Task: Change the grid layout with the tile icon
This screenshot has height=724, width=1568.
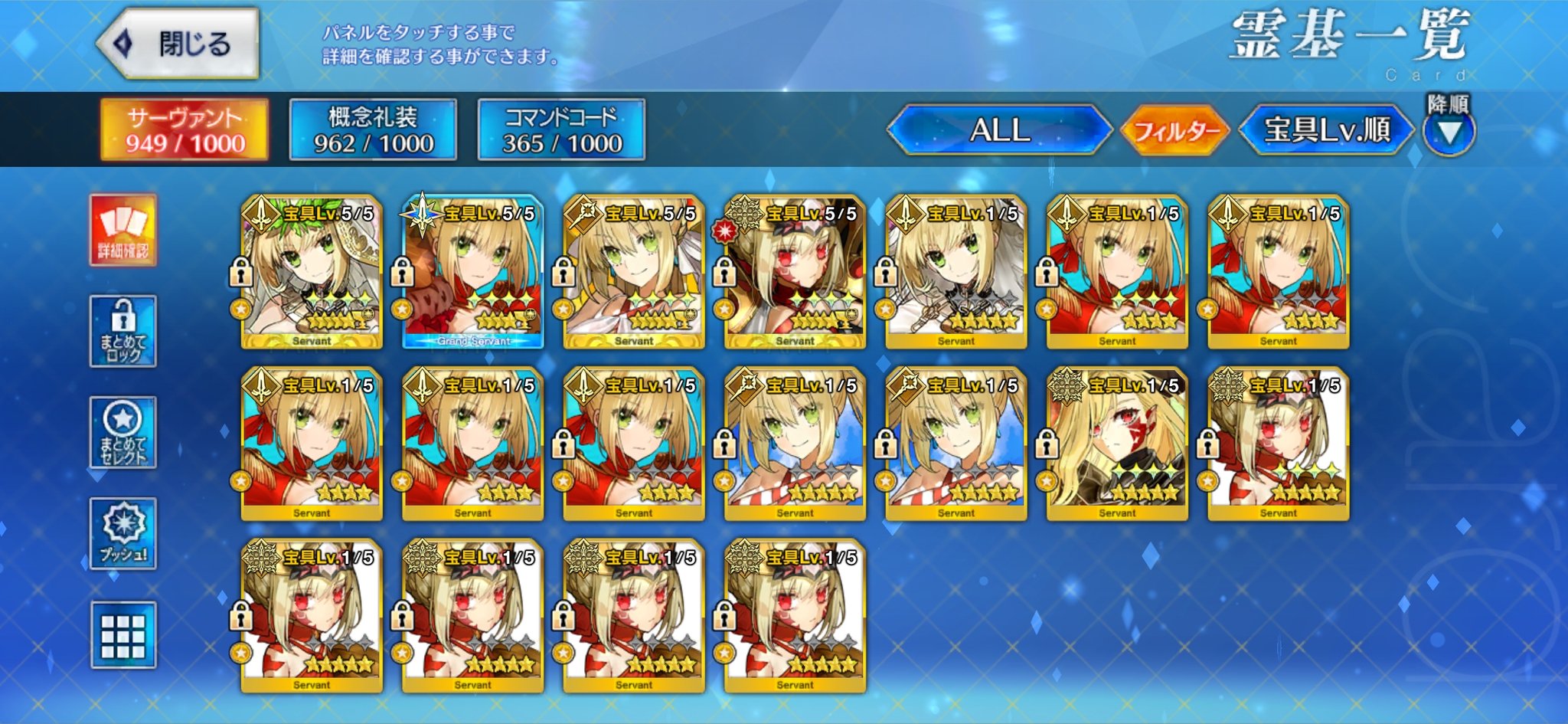Action: [x=123, y=635]
